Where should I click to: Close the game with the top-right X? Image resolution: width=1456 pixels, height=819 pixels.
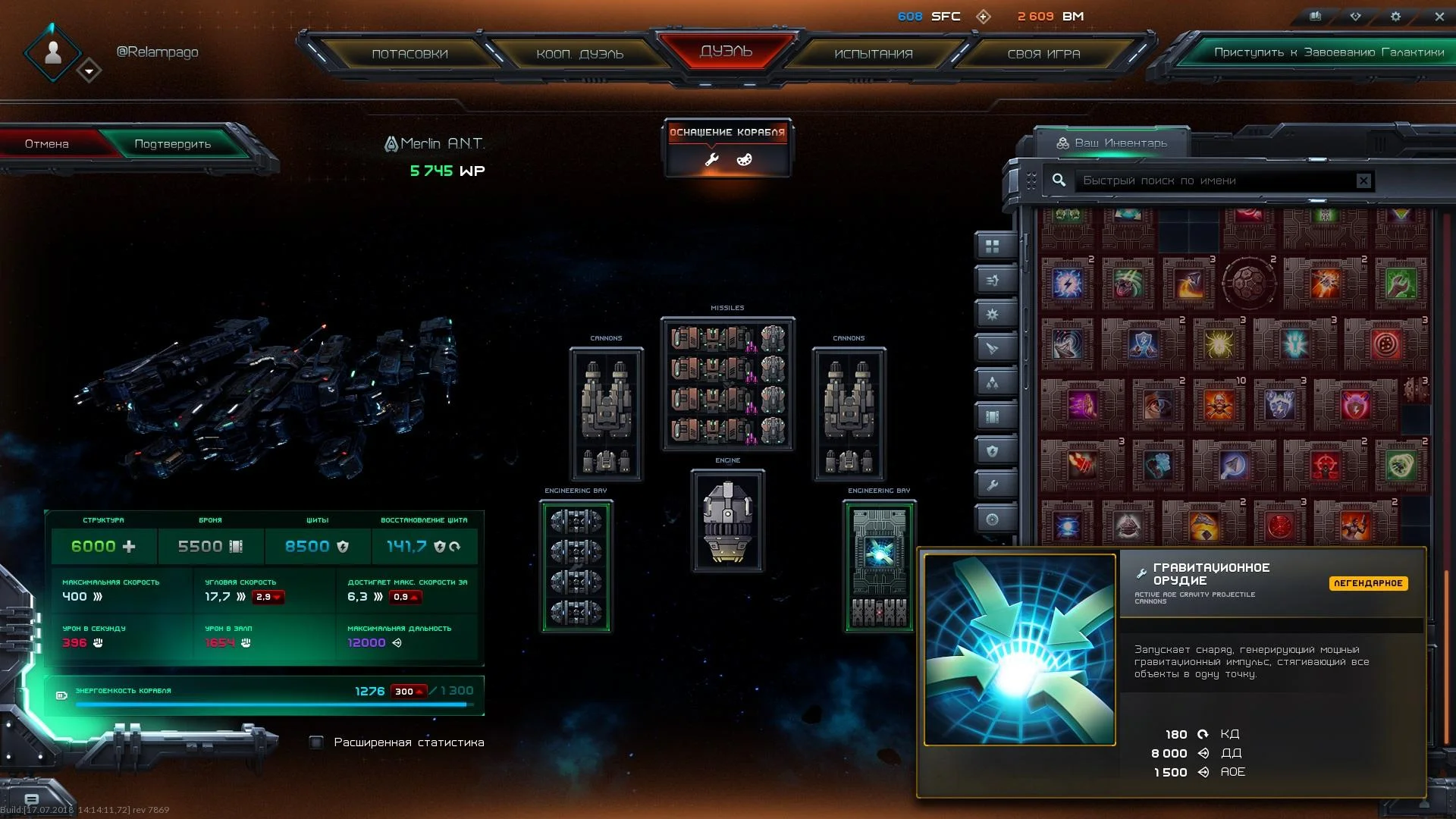tap(1439, 16)
